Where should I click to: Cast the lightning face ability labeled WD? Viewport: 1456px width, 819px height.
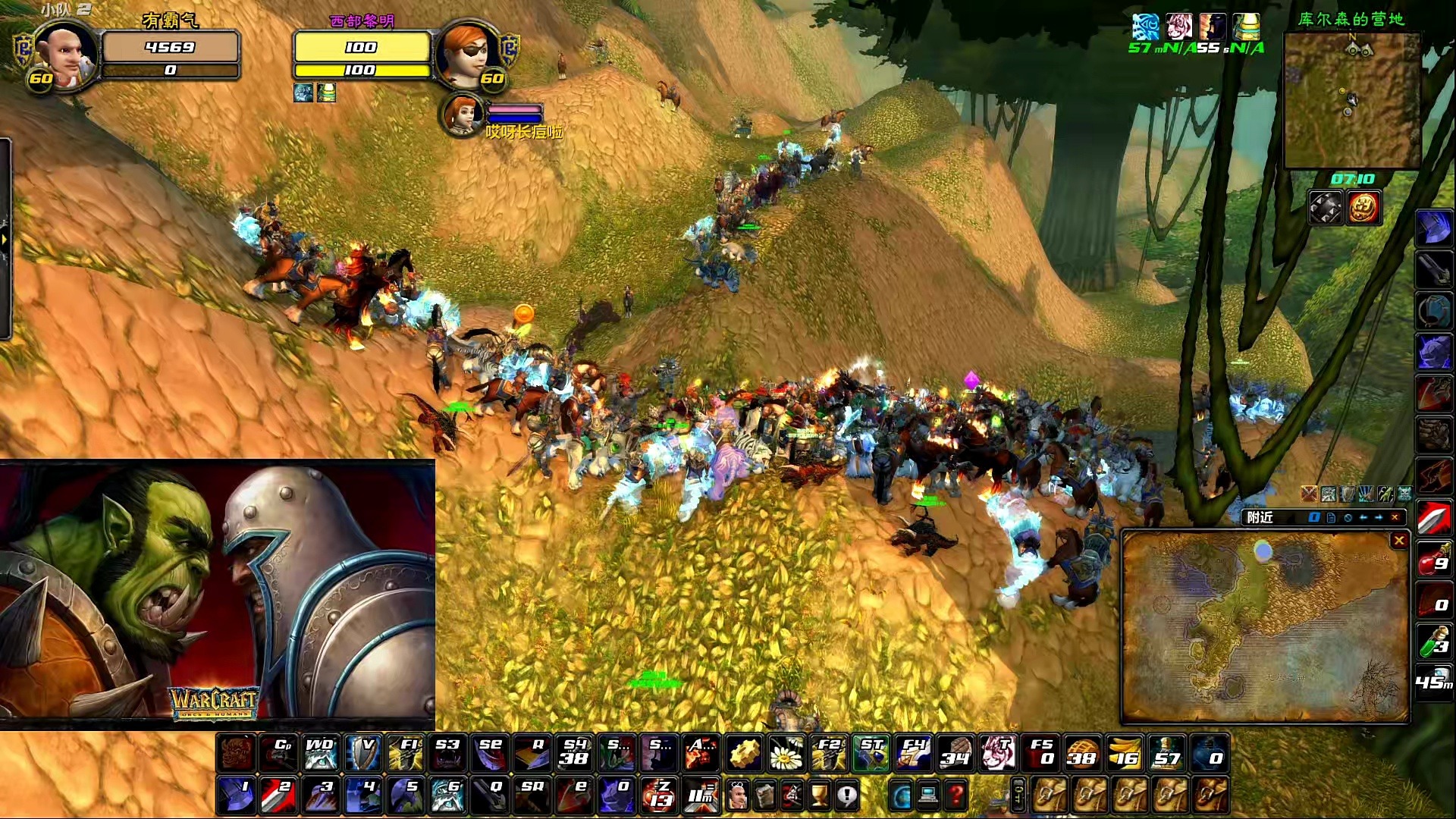[x=320, y=753]
